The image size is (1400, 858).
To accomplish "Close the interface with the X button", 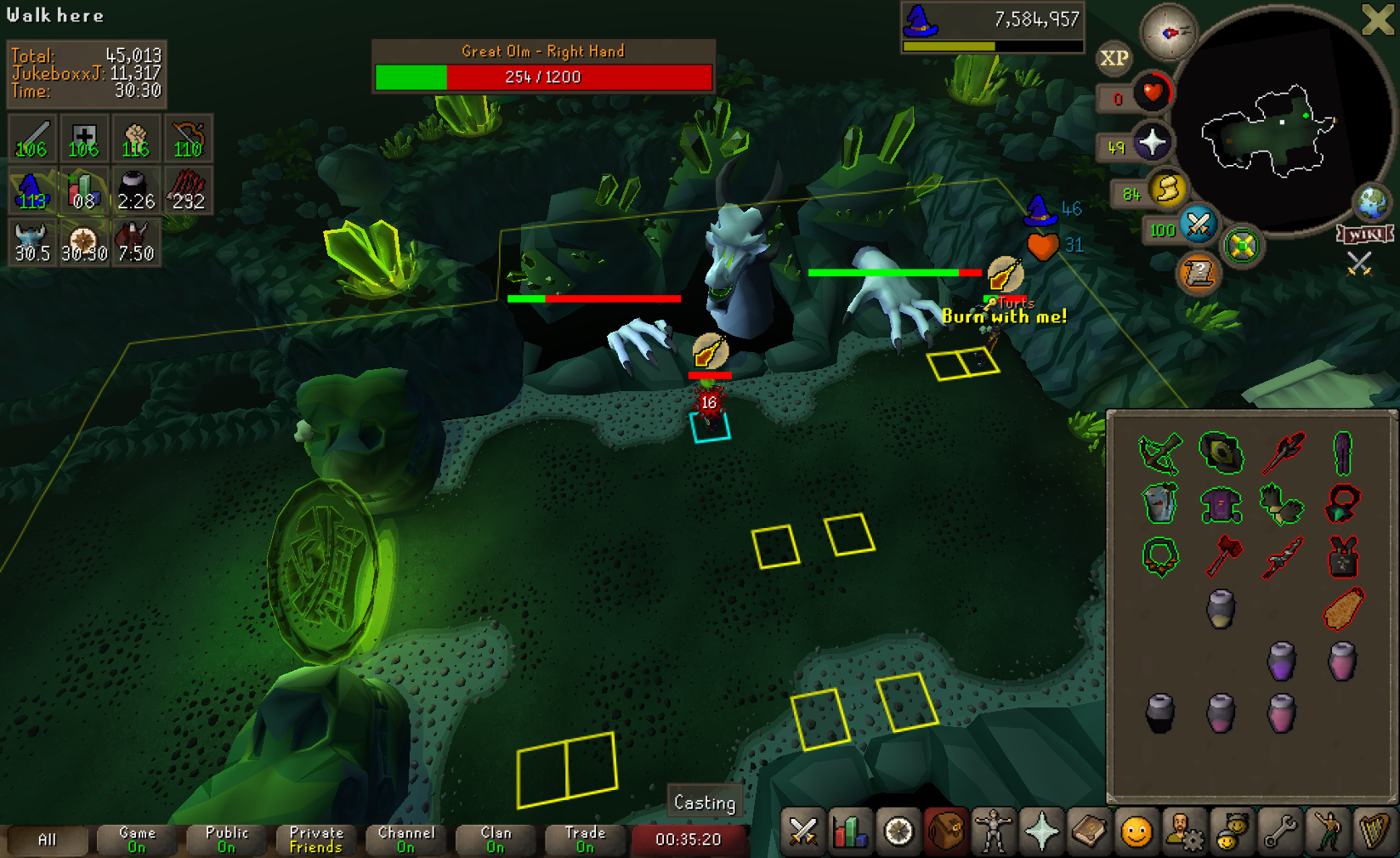I will pyautogui.click(x=1378, y=20).
